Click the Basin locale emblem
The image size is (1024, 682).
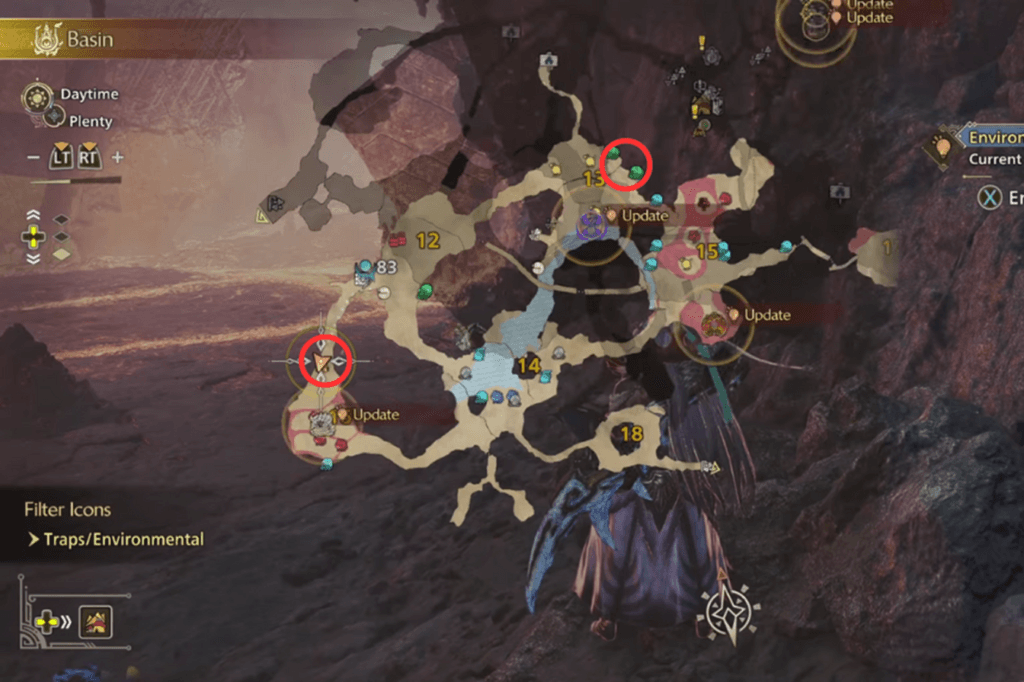coord(46,41)
